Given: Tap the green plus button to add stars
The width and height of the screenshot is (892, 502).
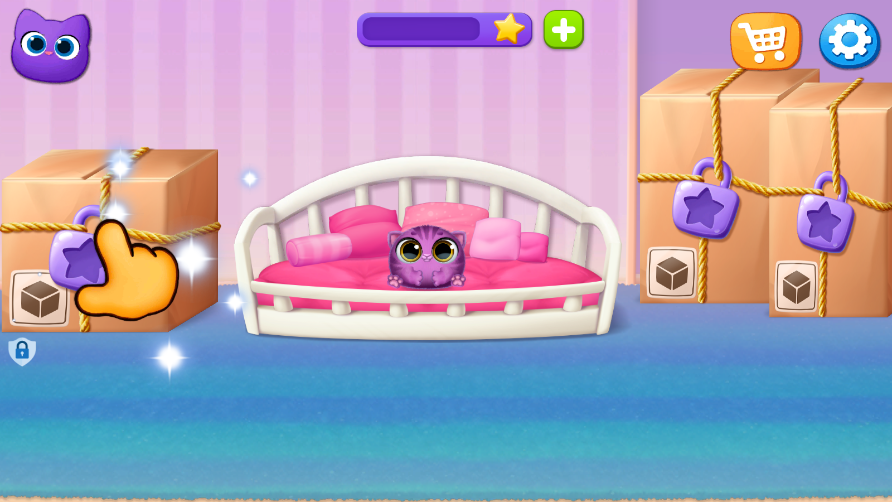Looking at the screenshot, I should [x=563, y=29].
